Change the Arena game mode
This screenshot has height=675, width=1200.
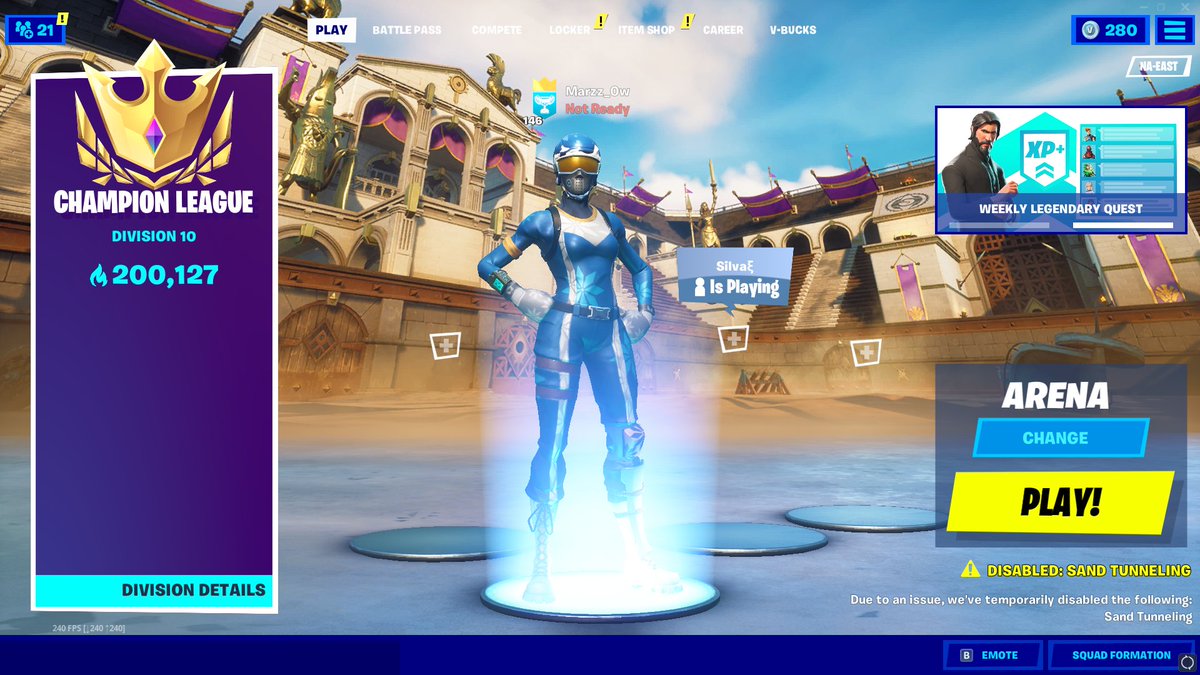(x=1055, y=438)
